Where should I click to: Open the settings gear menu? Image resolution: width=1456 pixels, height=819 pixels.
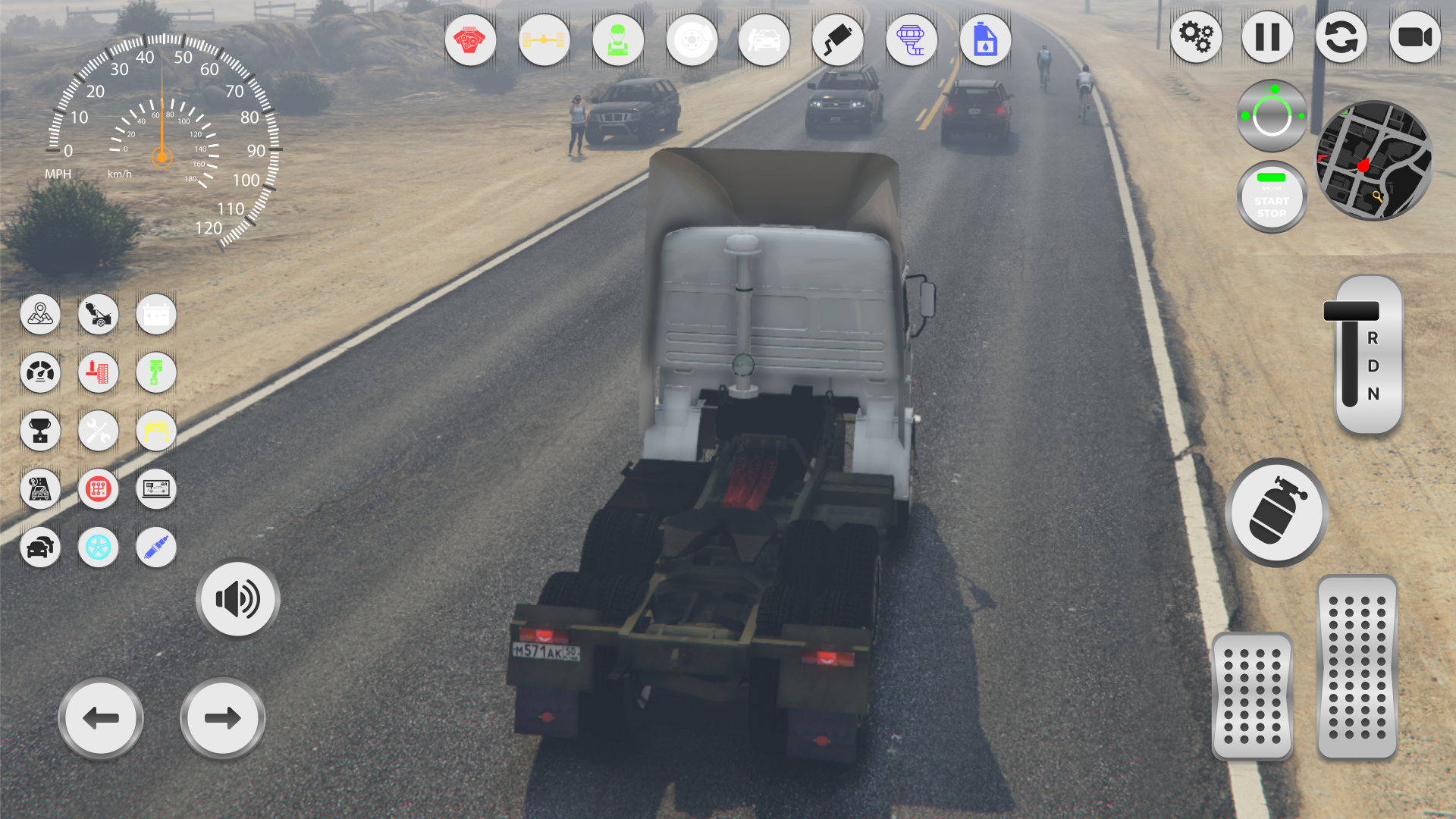click(1195, 36)
